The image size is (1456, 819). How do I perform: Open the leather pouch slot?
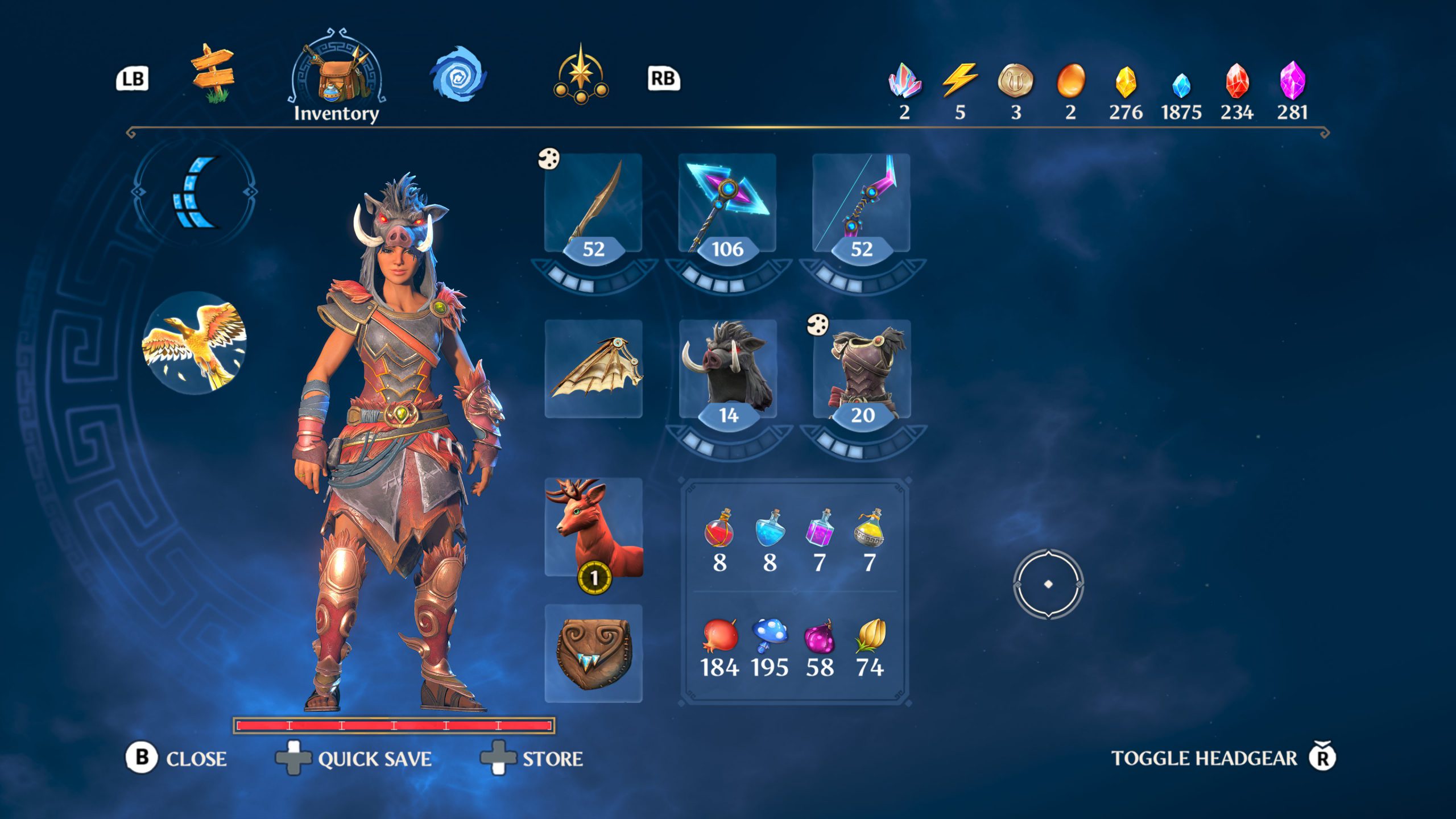pyautogui.click(x=594, y=653)
